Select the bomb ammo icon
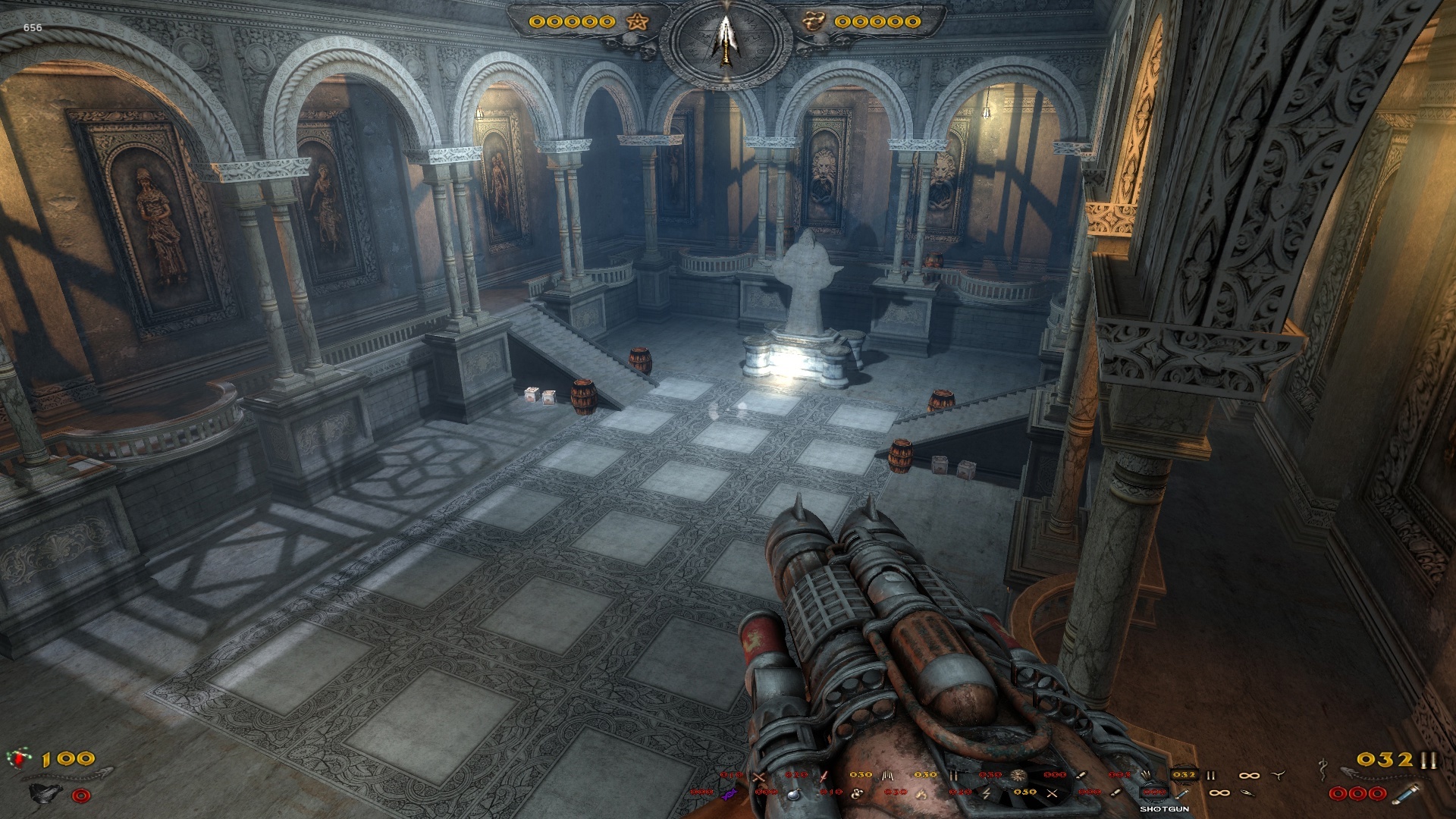The height and width of the screenshot is (819, 1456). point(793,793)
